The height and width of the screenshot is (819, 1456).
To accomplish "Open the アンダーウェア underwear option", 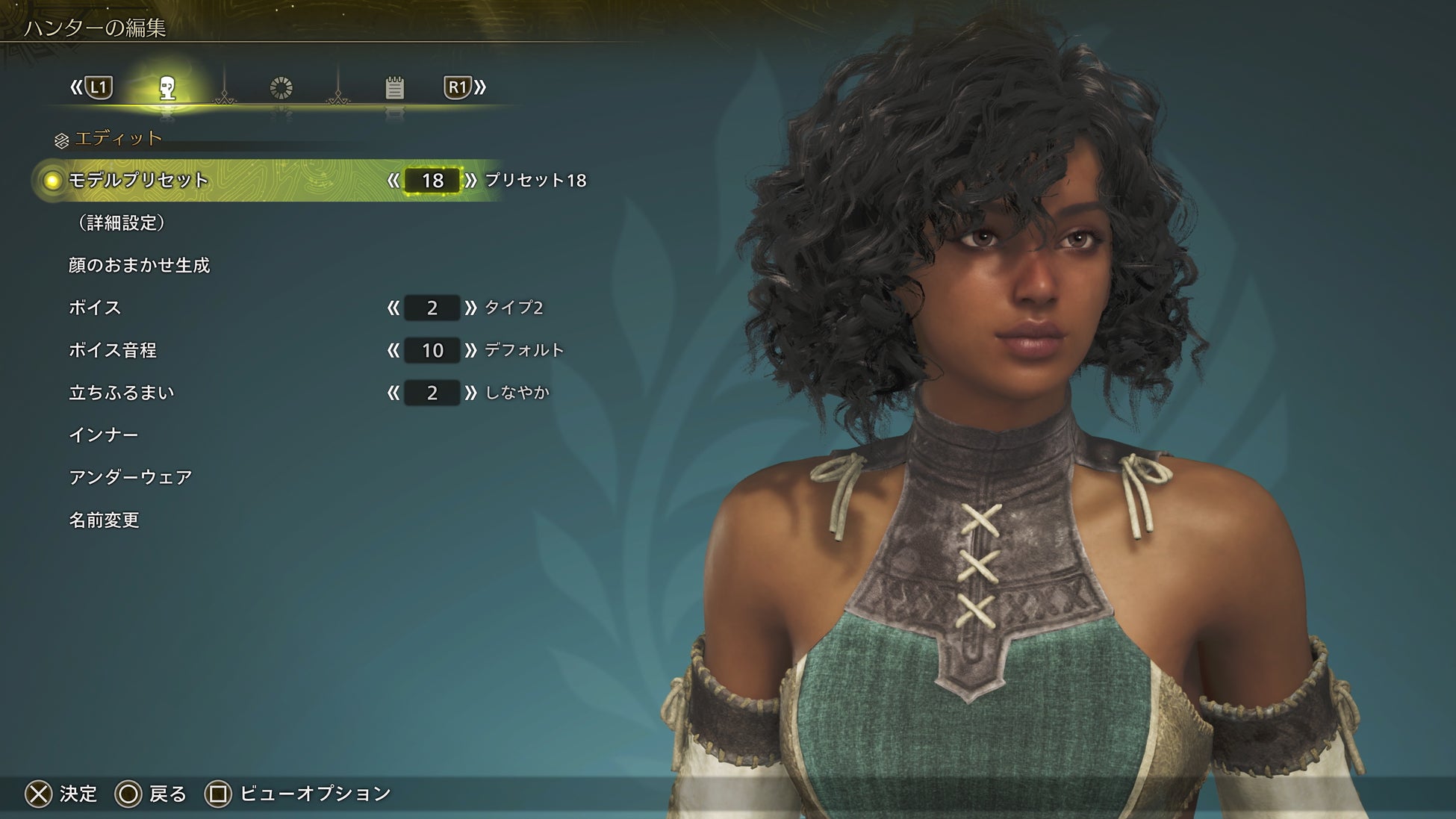I will tap(131, 478).
